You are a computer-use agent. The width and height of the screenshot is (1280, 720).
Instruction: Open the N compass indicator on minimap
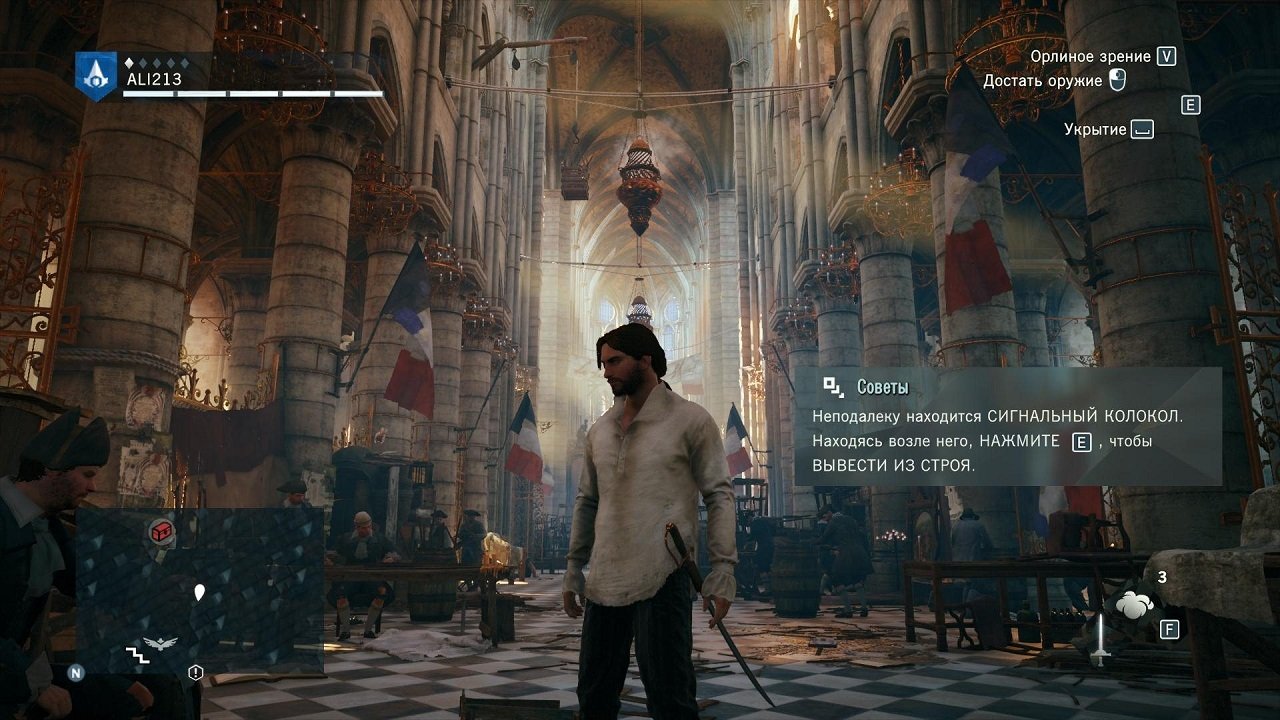(x=75, y=673)
